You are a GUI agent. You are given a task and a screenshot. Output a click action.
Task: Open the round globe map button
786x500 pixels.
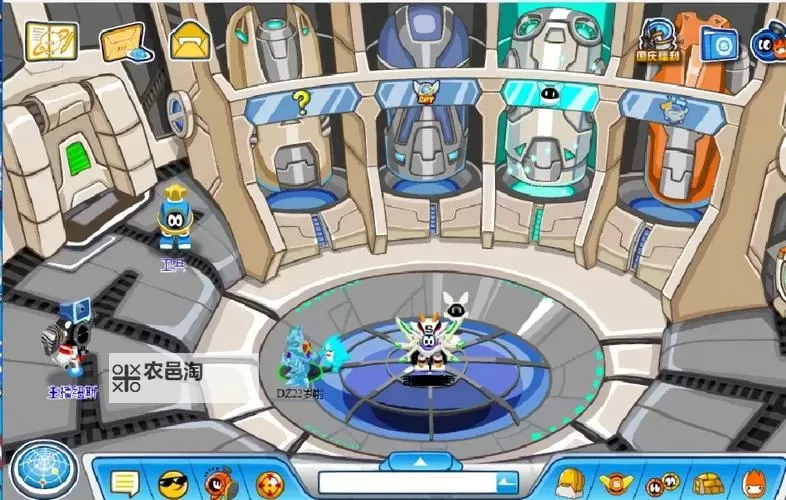click(41, 470)
